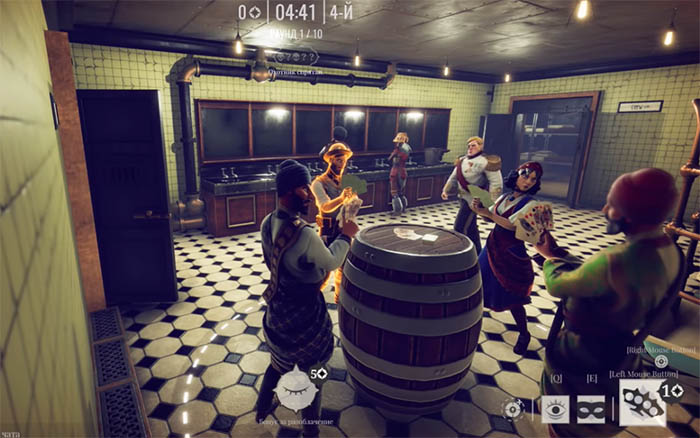This screenshot has height=438, width=700.
Task: Select the small round target icon
Action: coord(514,408)
